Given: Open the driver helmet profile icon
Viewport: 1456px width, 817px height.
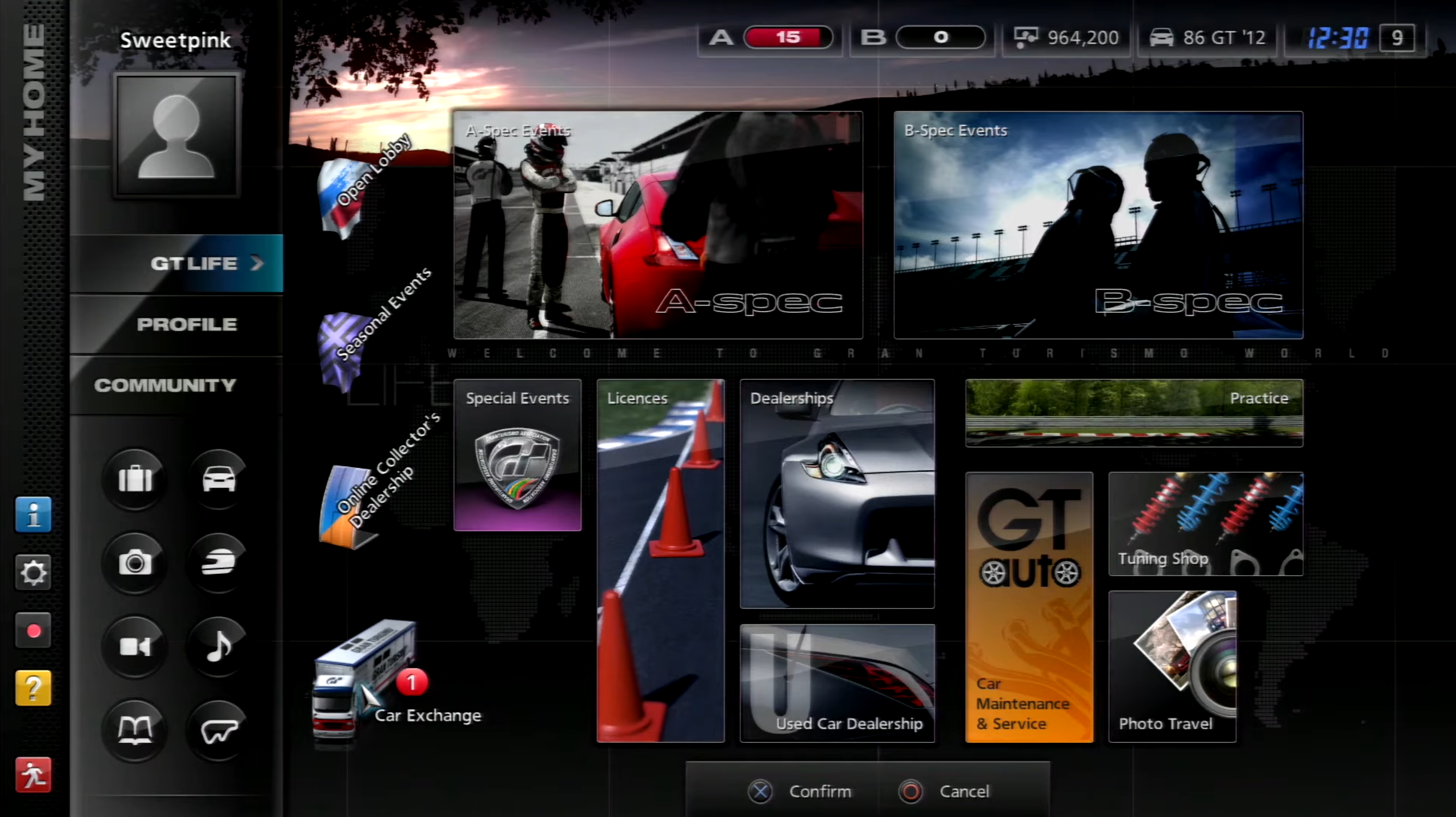Looking at the screenshot, I should pos(217,562).
